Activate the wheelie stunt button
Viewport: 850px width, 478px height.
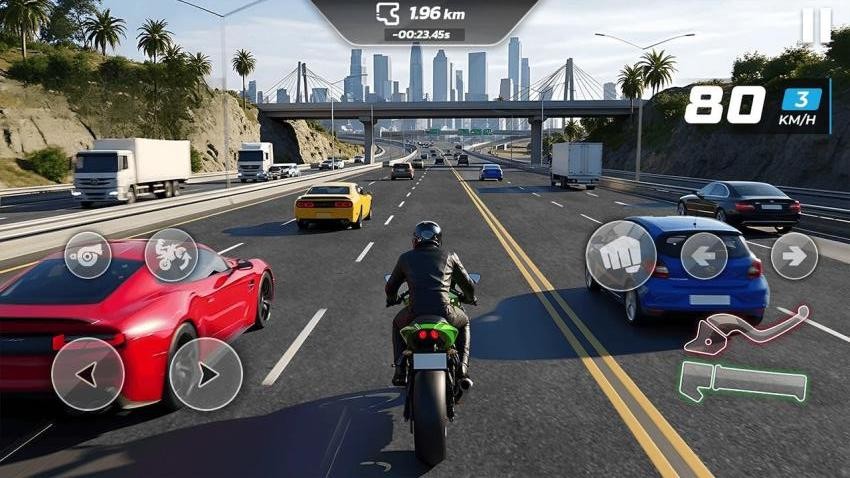(171, 255)
